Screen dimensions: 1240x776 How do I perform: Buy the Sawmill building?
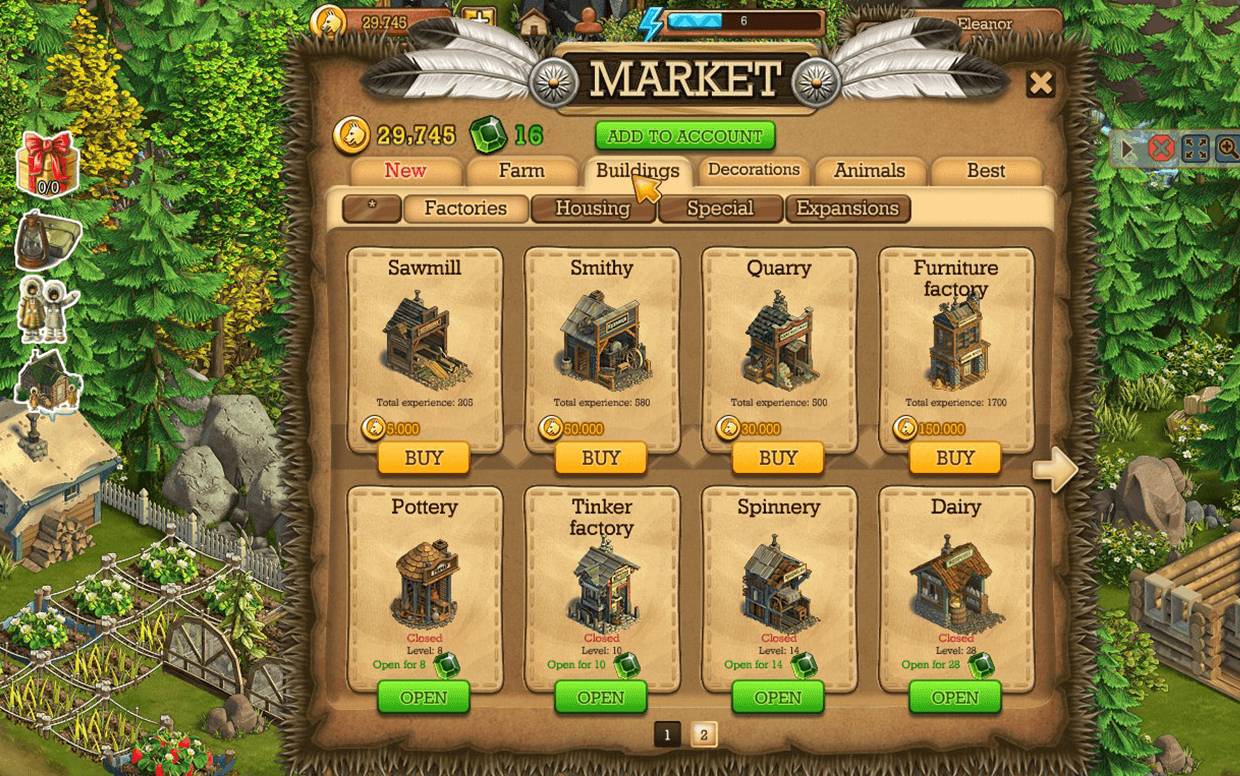point(424,458)
